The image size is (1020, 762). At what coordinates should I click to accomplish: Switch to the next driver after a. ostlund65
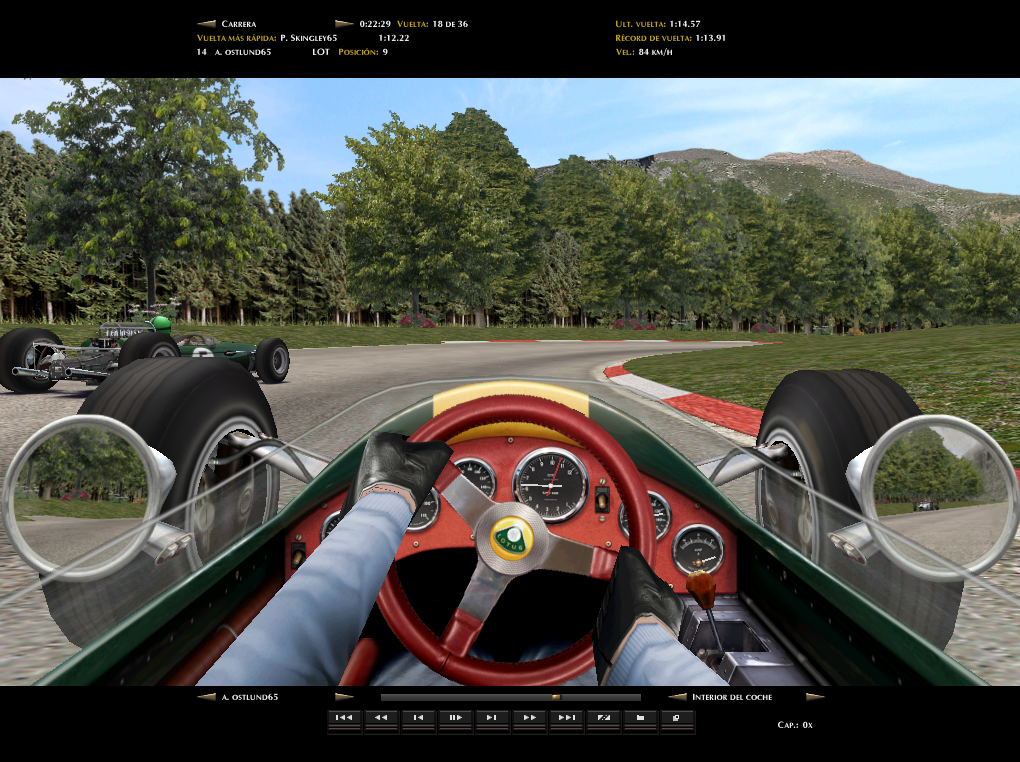pyautogui.click(x=344, y=697)
